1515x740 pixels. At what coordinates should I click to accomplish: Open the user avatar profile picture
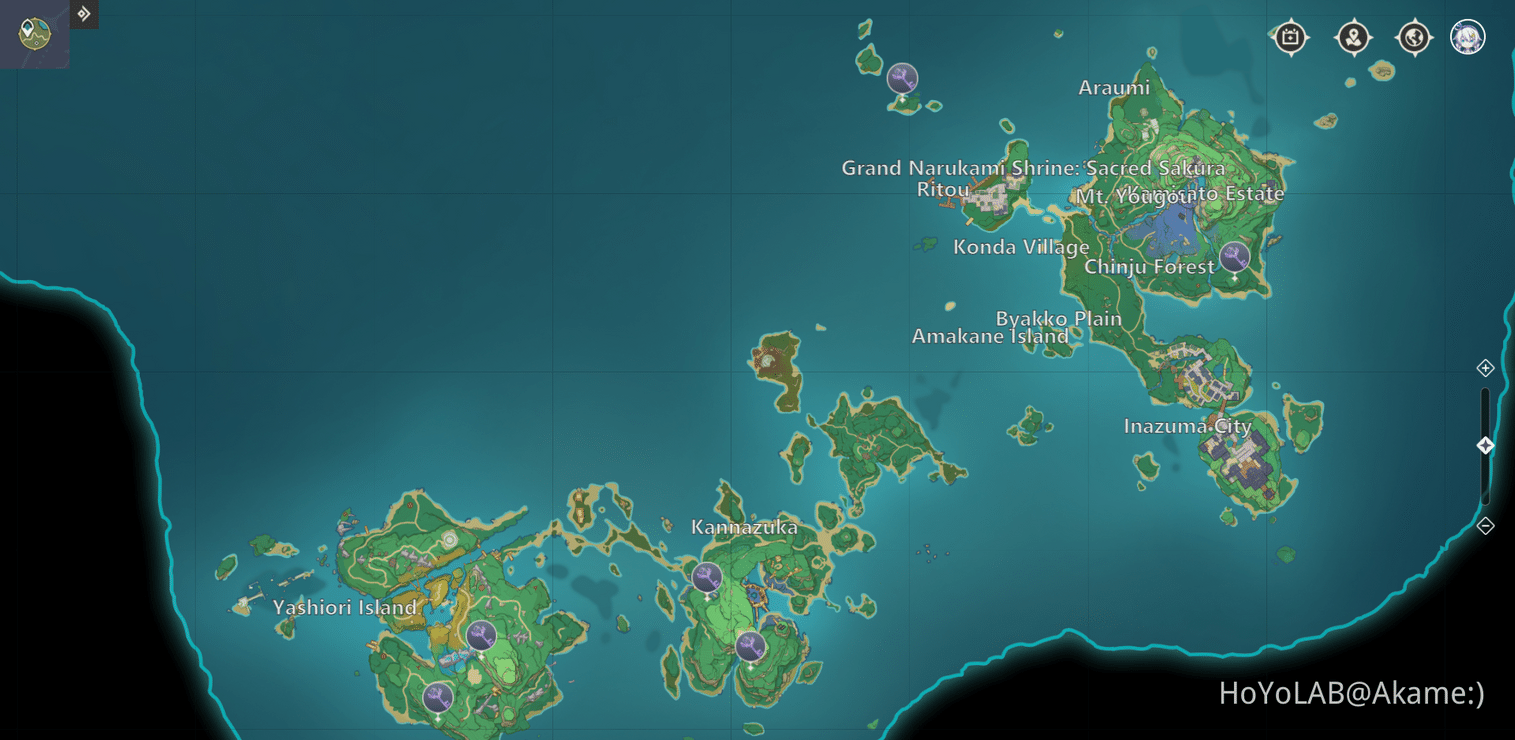point(1468,37)
